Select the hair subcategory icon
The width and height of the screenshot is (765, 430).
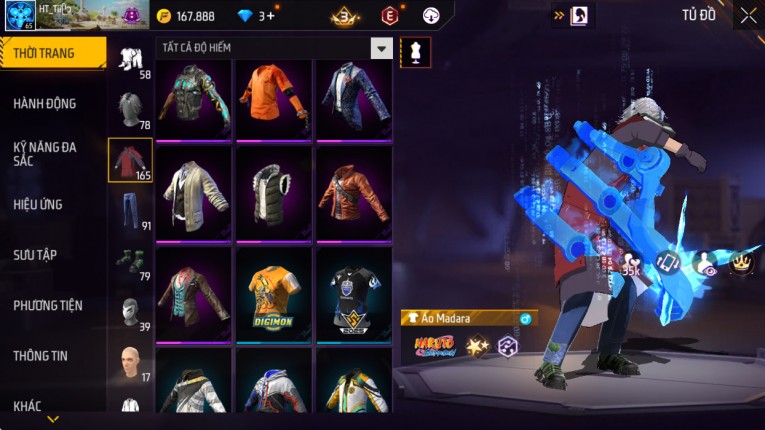click(x=130, y=110)
